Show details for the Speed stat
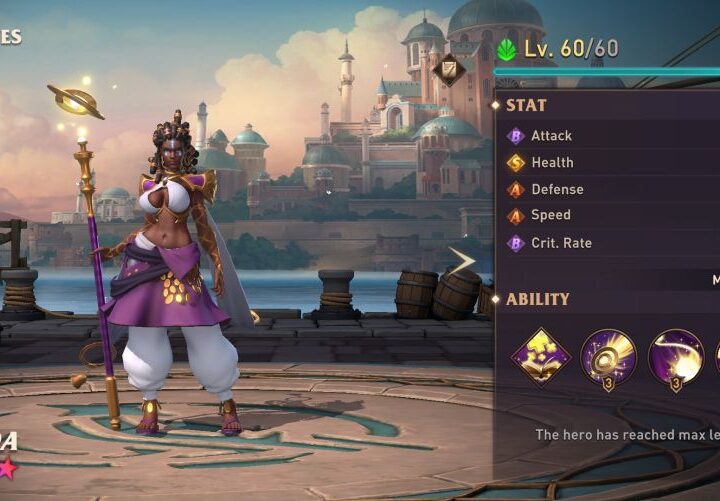Image resolution: width=720 pixels, height=501 pixels. tap(551, 215)
